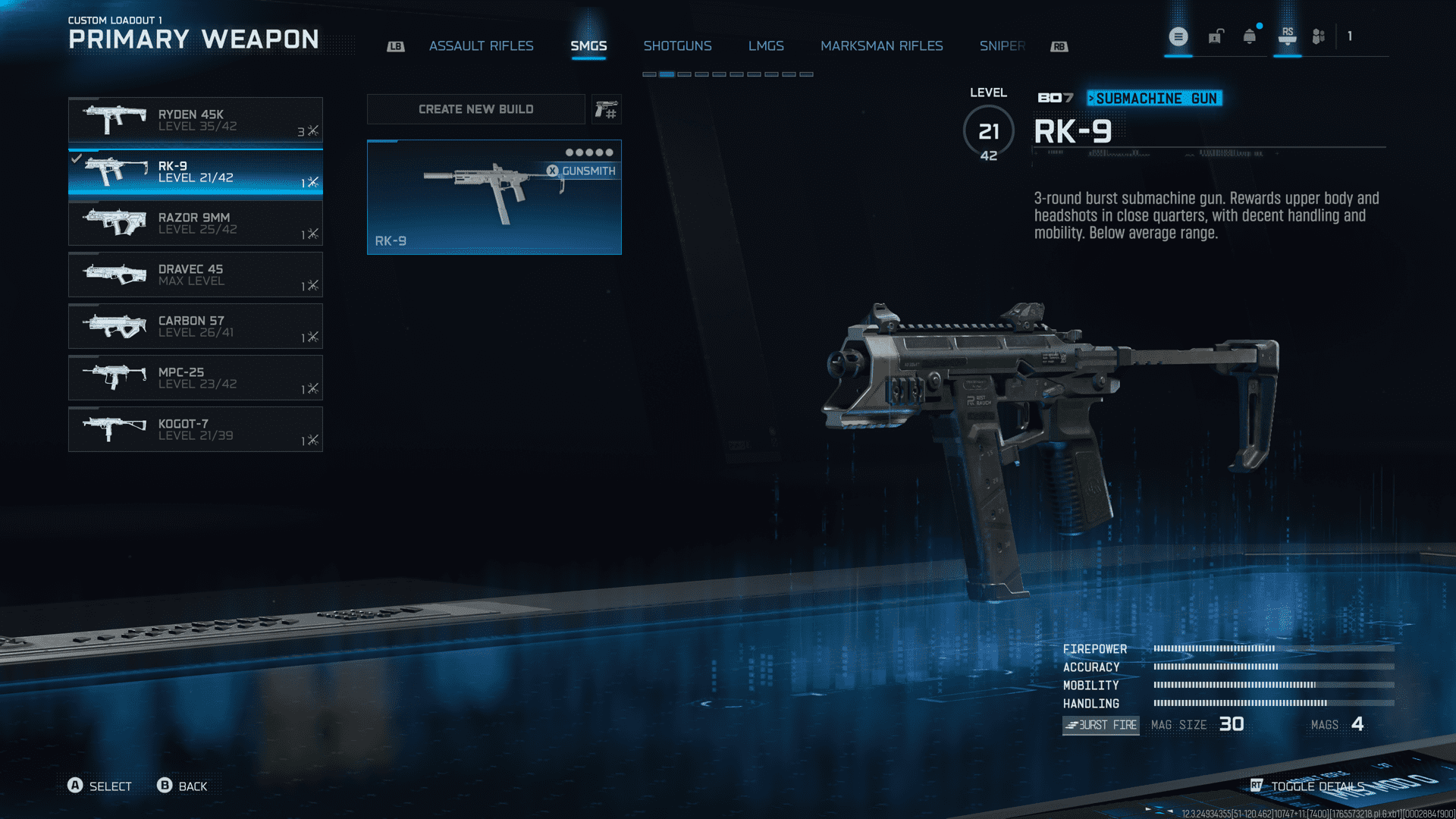Choose the RK-9 in the weapon list

[195, 171]
